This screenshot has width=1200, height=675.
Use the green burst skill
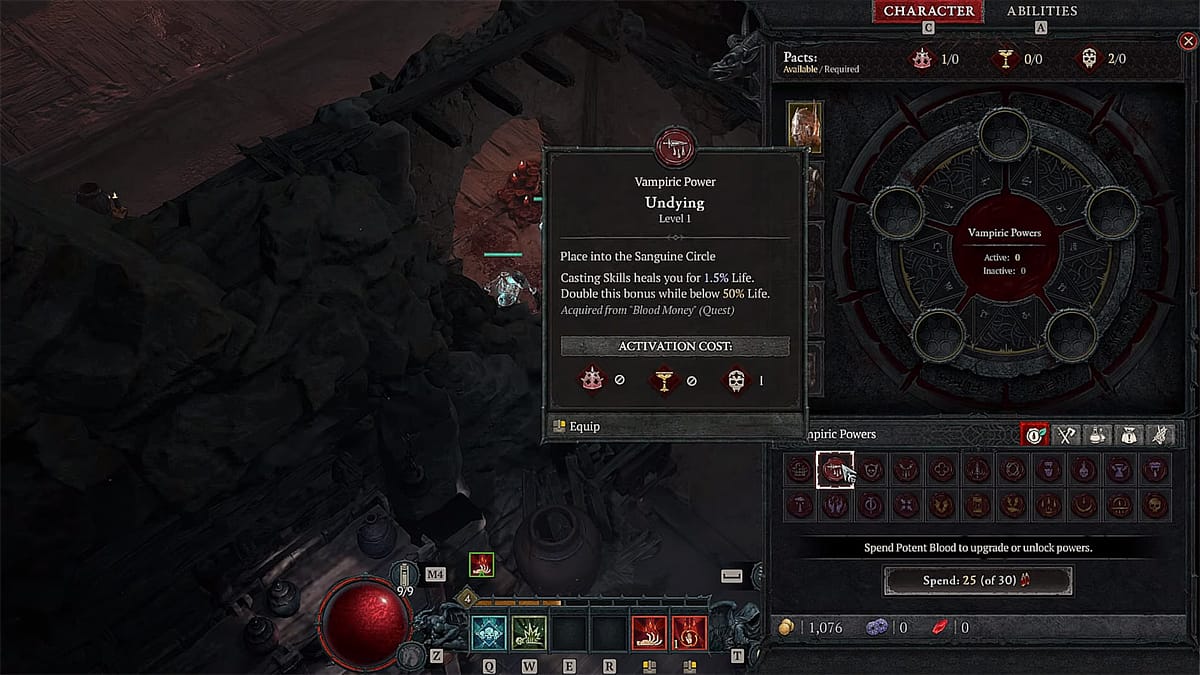tap(529, 634)
